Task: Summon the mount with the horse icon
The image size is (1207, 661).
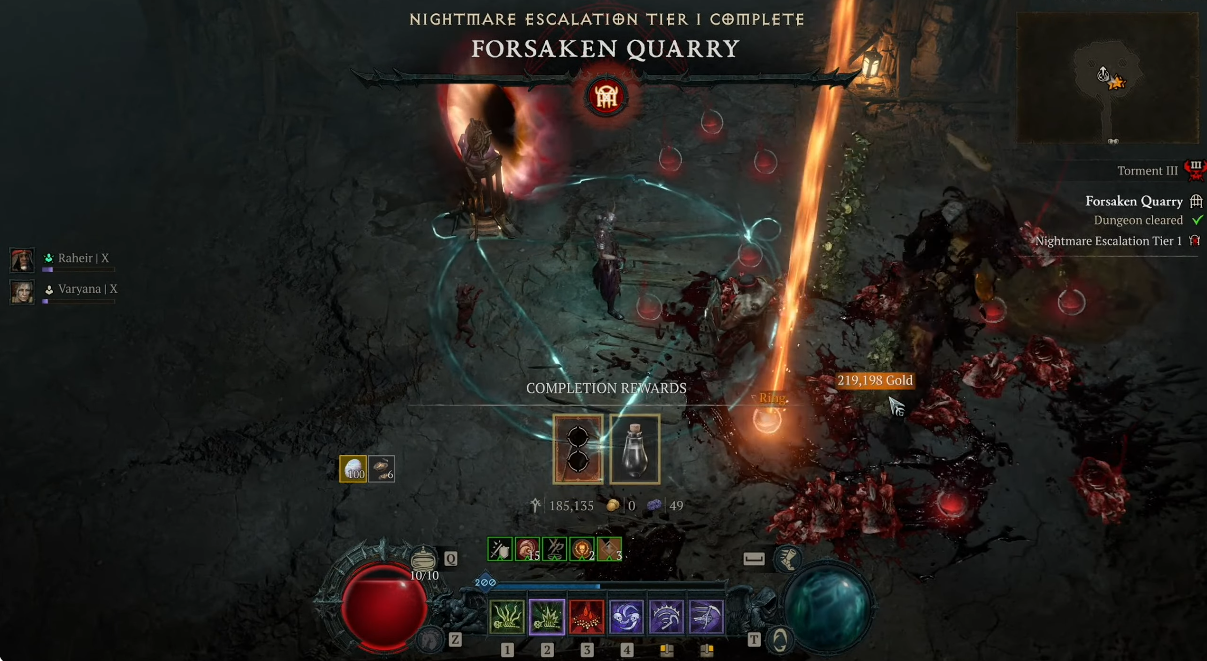Action: click(431, 638)
